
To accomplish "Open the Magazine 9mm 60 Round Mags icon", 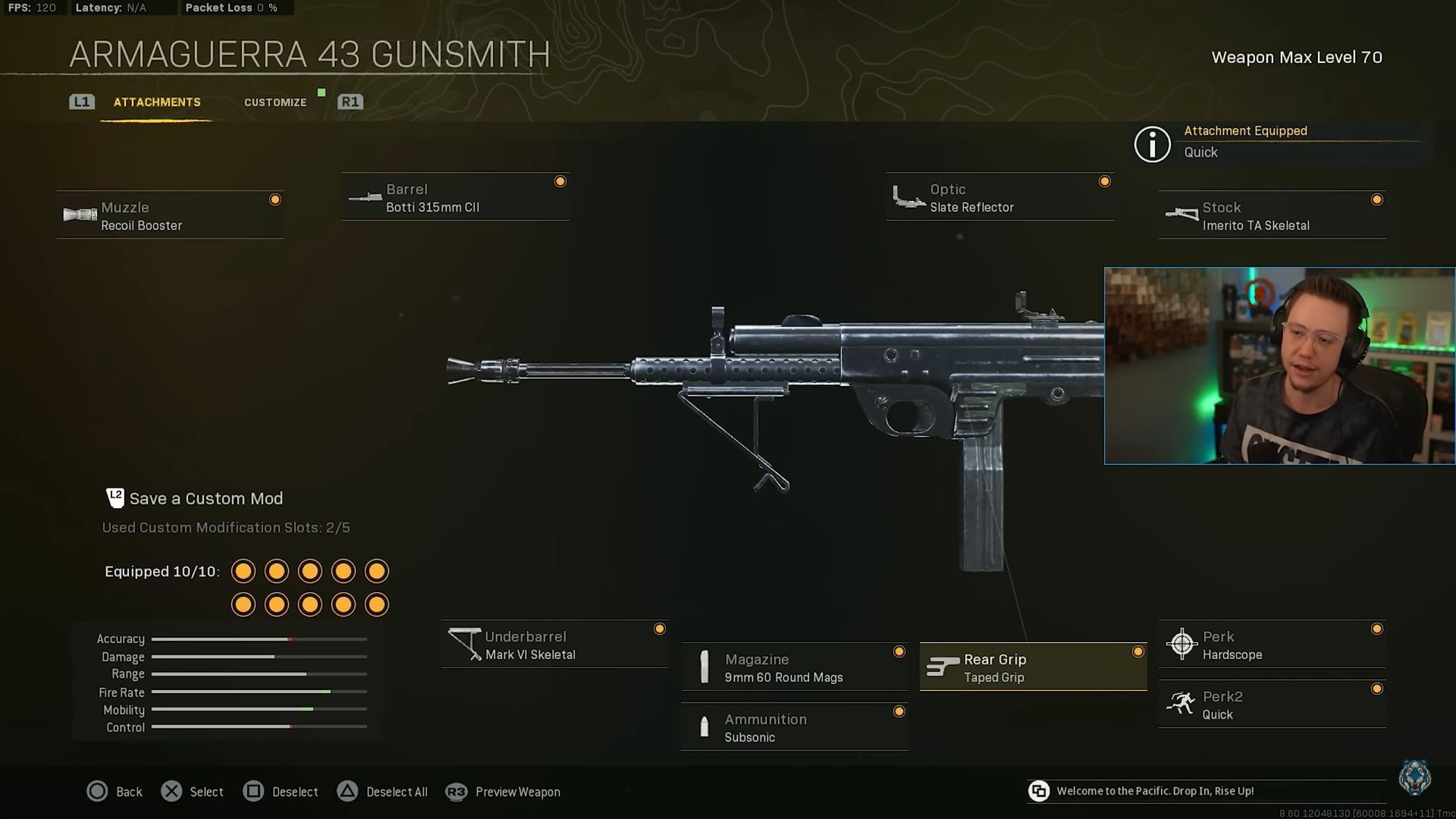I will [704, 667].
